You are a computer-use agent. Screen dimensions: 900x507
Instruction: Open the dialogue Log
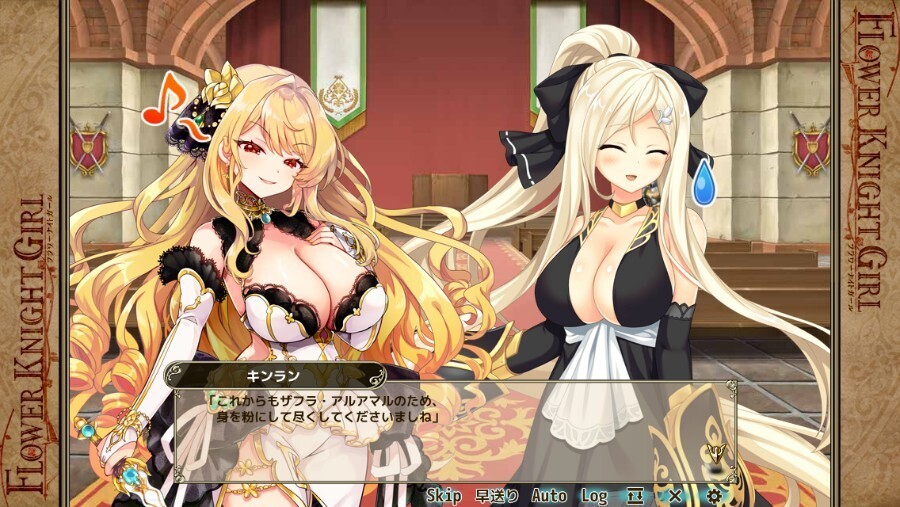coord(595,495)
